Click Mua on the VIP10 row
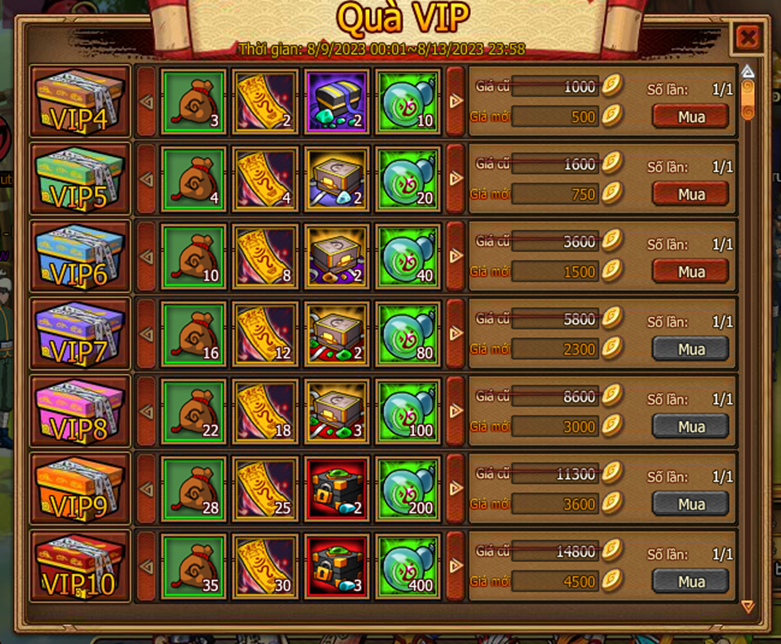This screenshot has height=644, width=781. tap(691, 582)
